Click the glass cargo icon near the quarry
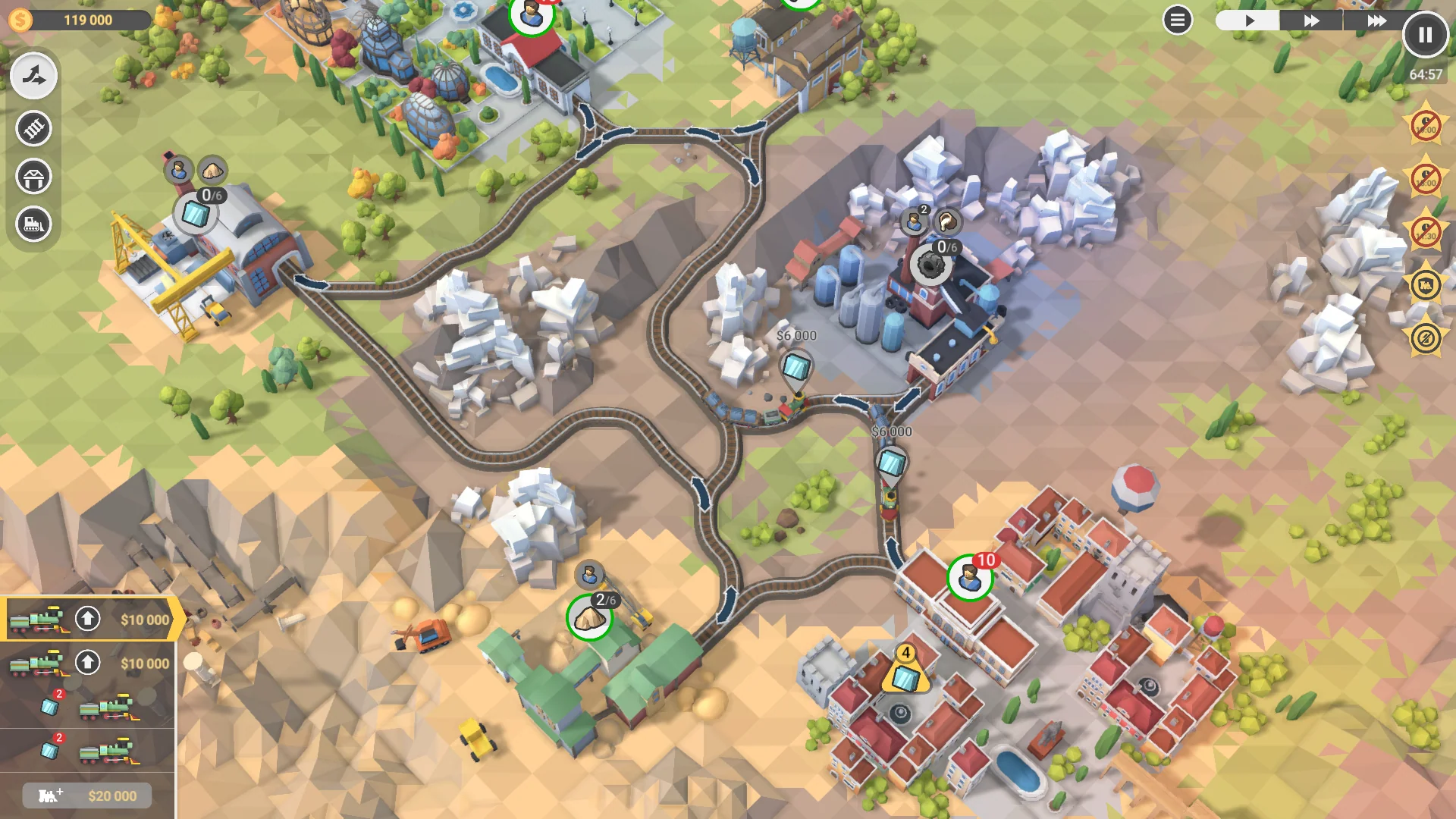The image size is (1456, 819). [196, 212]
